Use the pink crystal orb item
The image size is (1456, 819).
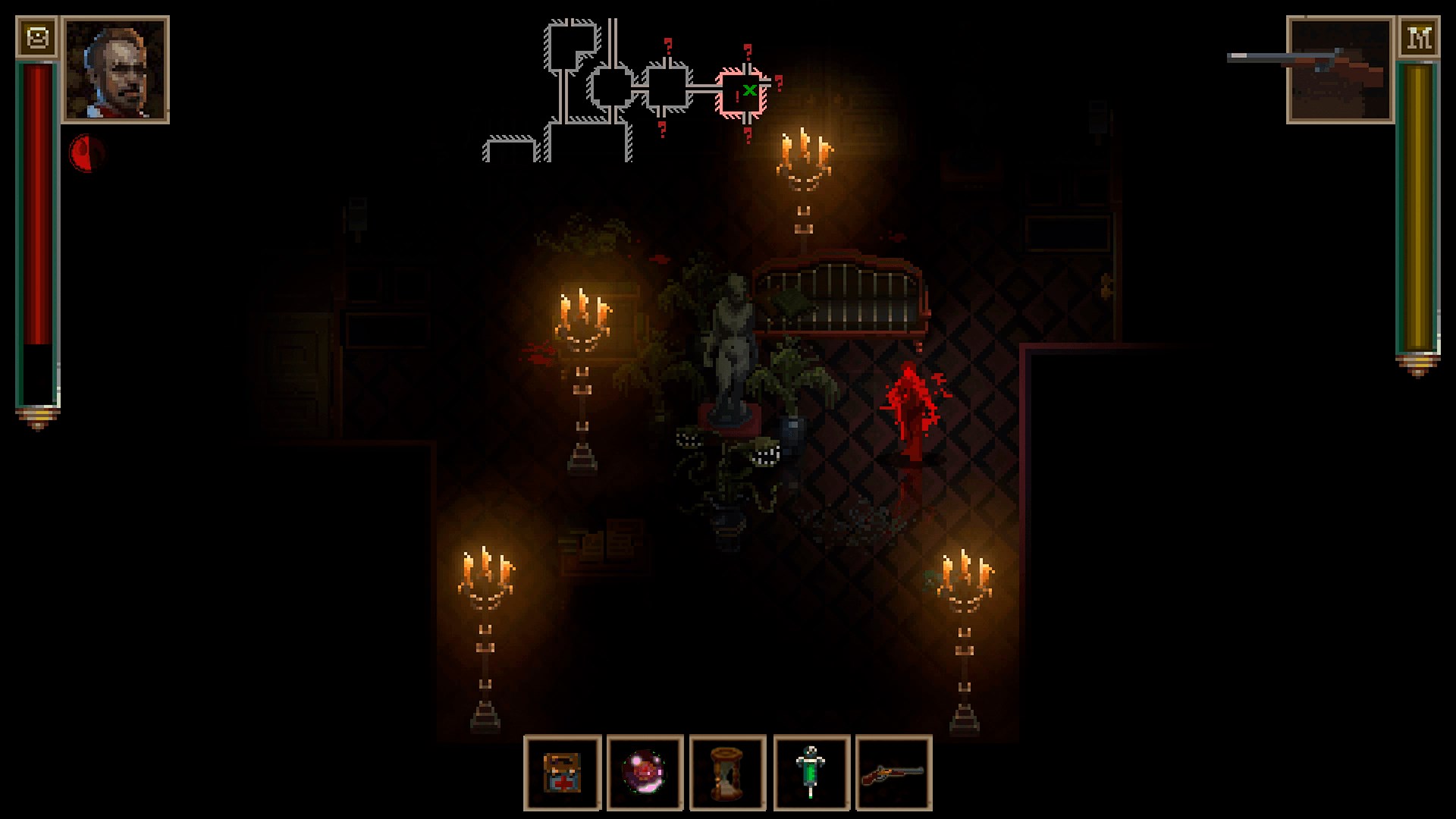645,773
